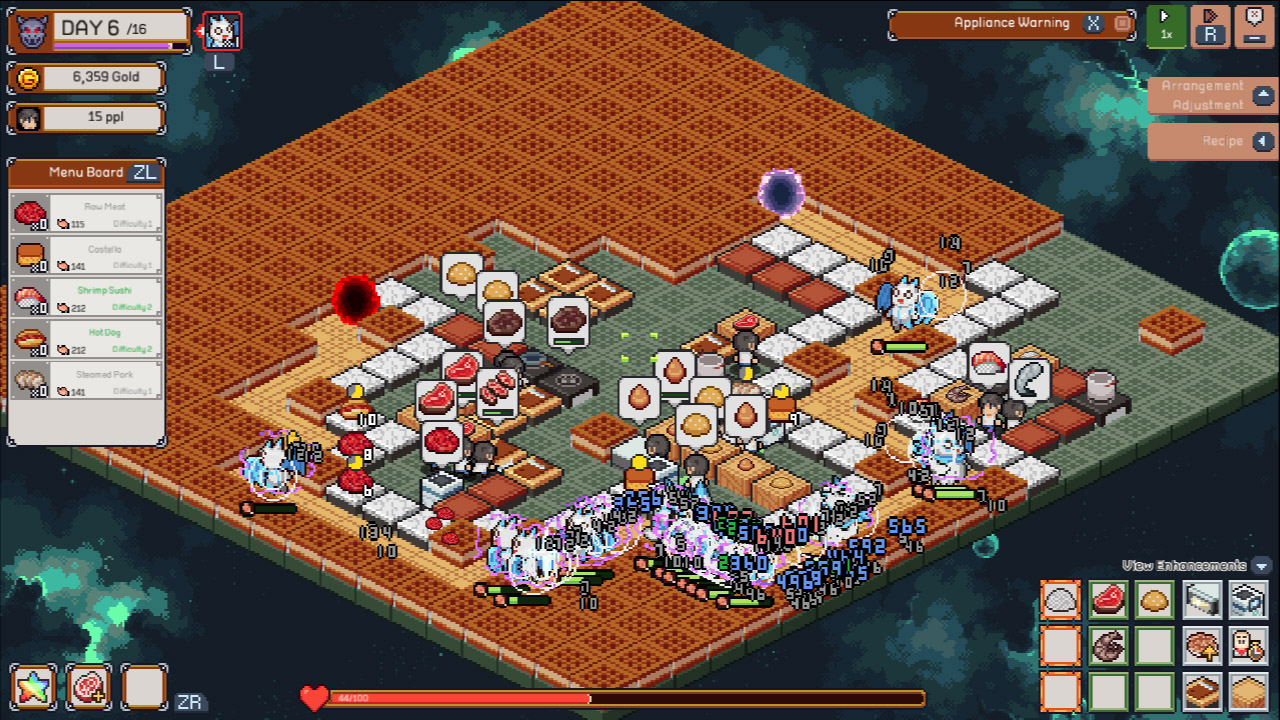Select the butter dish appliance icon
This screenshot has width=1280, height=720.
(x=1200, y=600)
